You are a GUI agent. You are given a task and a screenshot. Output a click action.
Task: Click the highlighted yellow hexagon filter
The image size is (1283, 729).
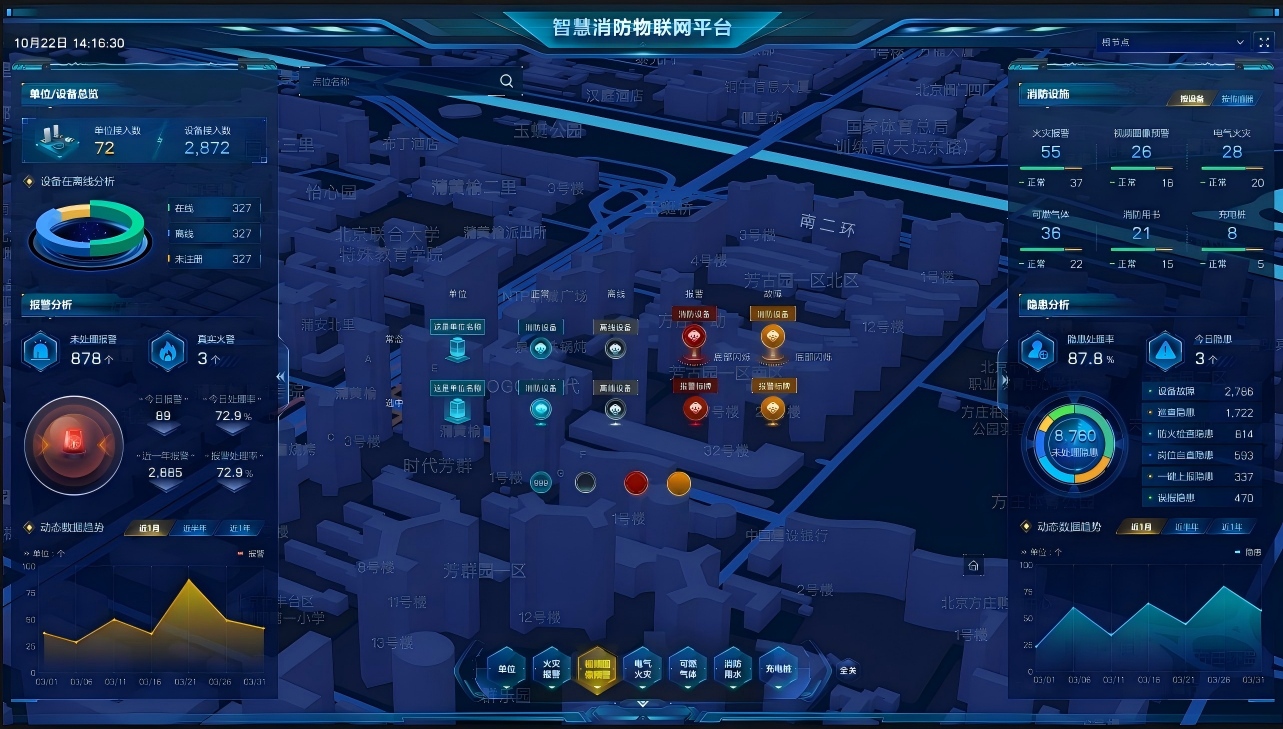tap(597, 669)
